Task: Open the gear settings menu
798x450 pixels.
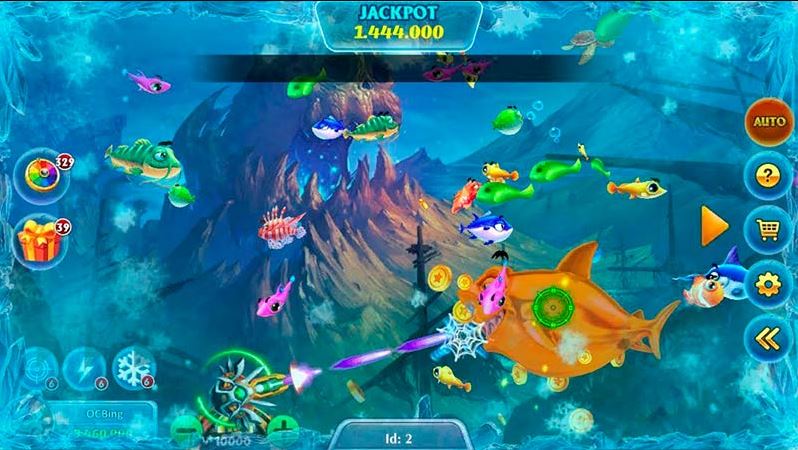Action: [x=768, y=285]
